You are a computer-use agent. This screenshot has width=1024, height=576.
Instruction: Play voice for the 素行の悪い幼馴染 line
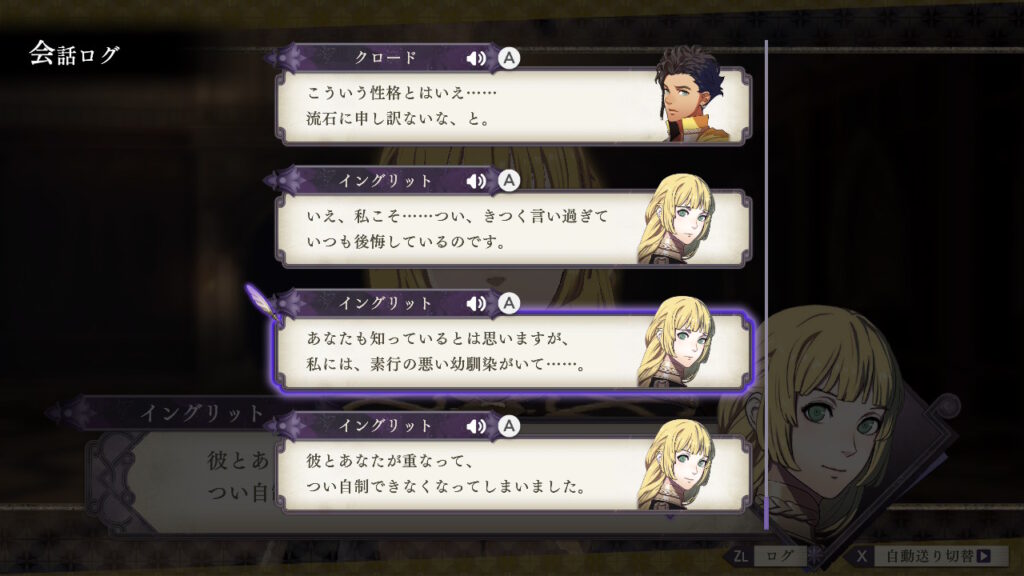point(477,303)
